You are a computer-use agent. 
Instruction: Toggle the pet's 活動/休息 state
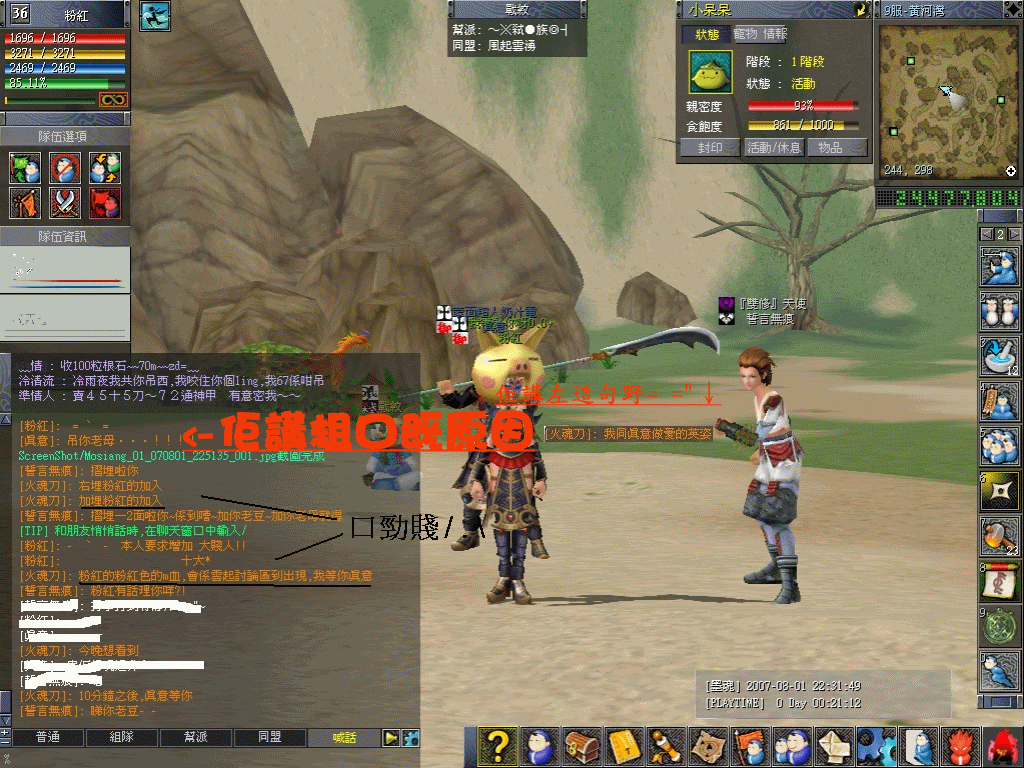tap(773, 147)
